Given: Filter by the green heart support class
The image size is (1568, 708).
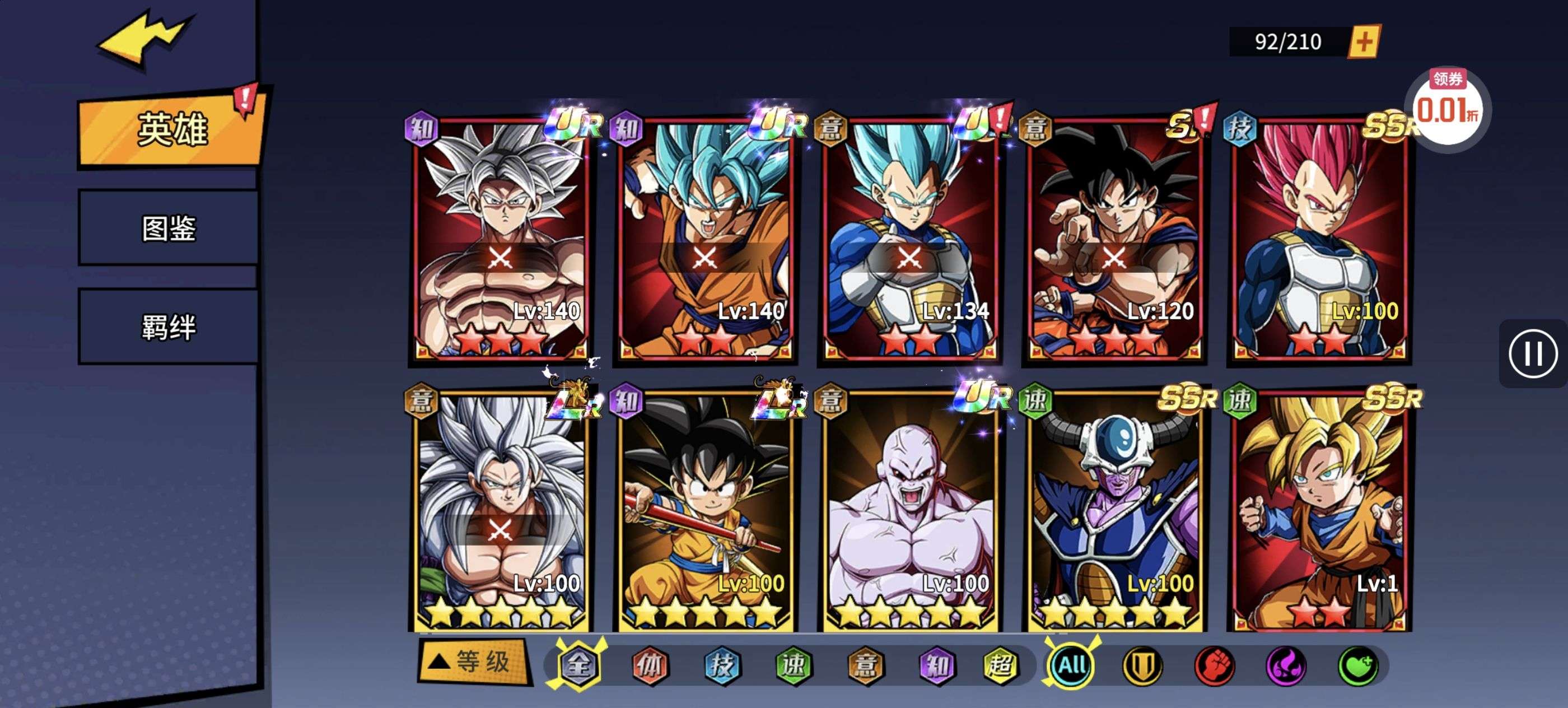Looking at the screenshot, I should tap(1358, 665).
